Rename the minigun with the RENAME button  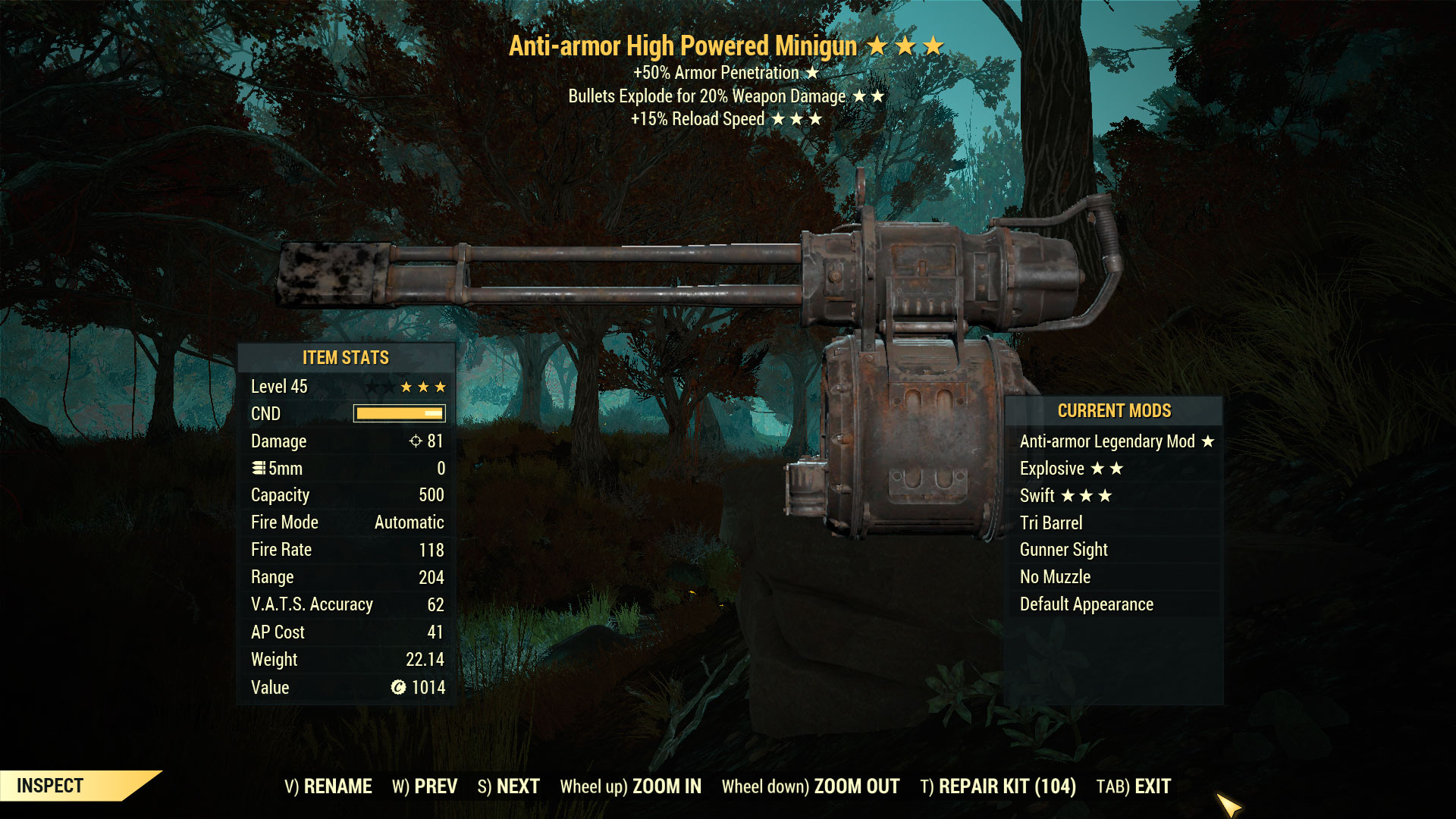328,786
